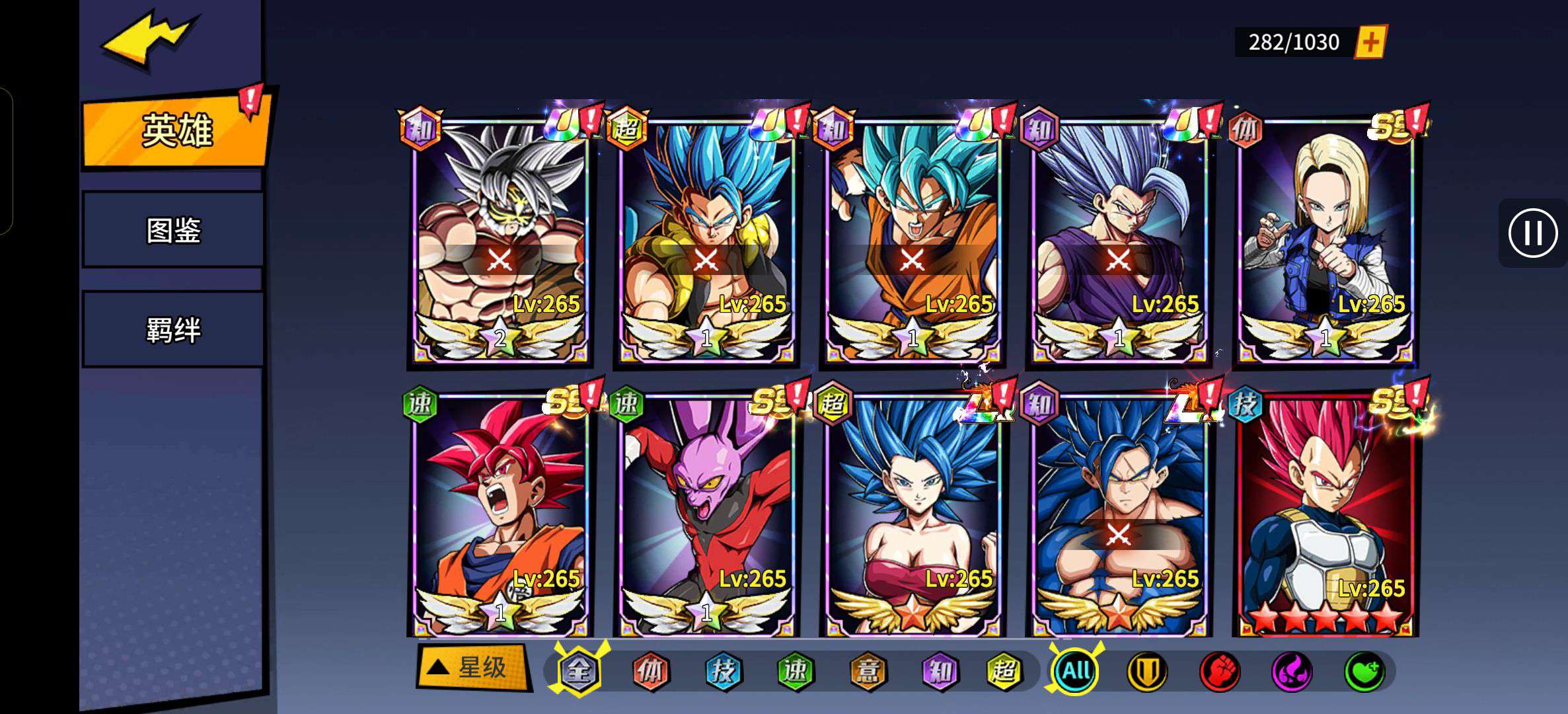Select the 英雄 tab
Viewport: 1568px width, 714px height.
coord(176,130)
